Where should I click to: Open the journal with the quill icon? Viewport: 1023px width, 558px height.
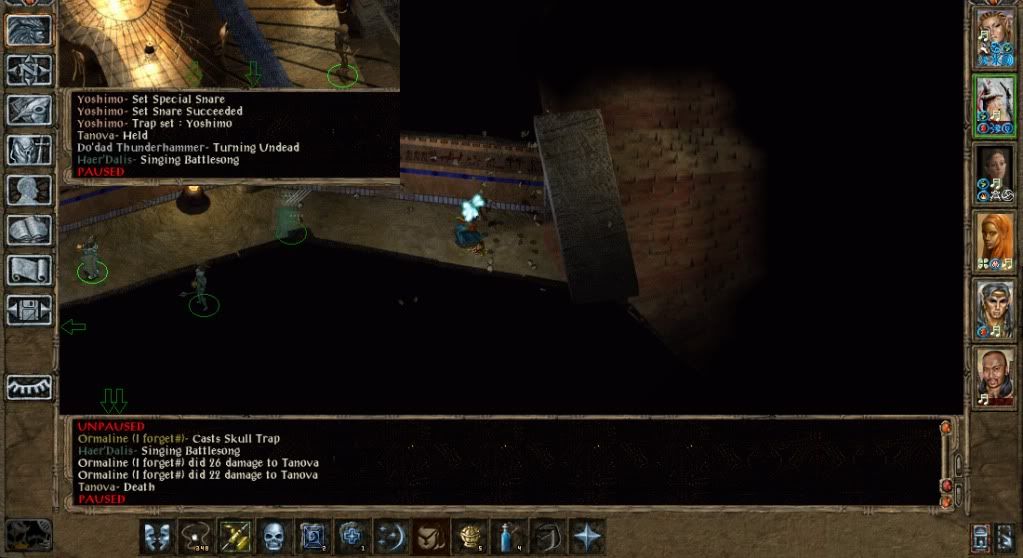tap(29, 109)
